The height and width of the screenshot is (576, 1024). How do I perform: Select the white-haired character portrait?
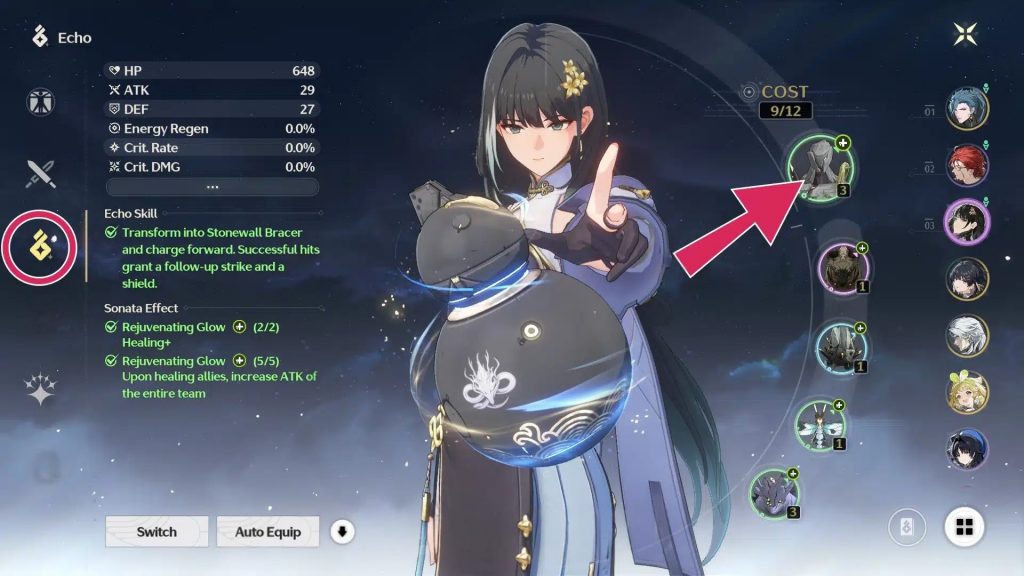point(967,336)
